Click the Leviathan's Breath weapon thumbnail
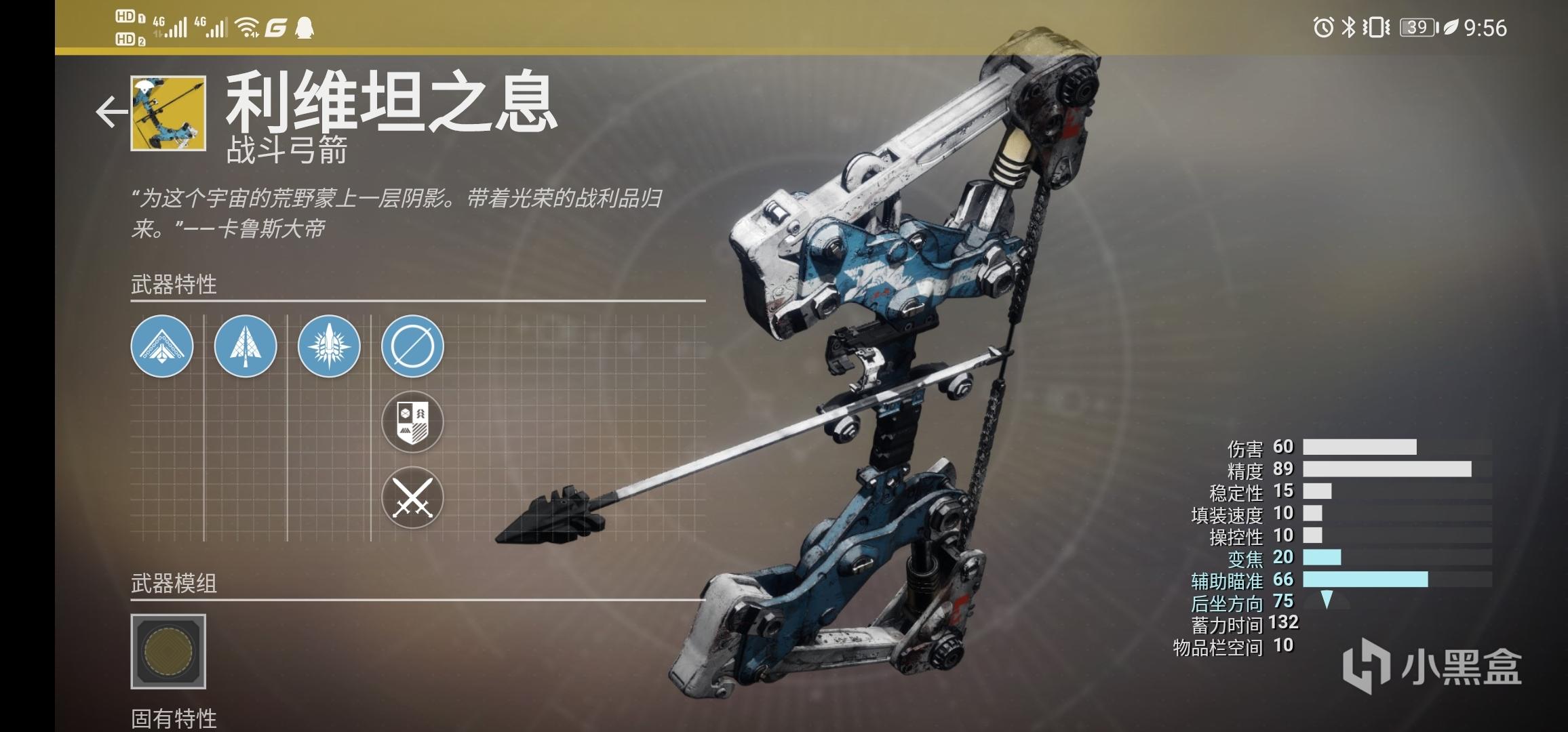Screen dimensions: 1568x732 (x=168, y=115)
